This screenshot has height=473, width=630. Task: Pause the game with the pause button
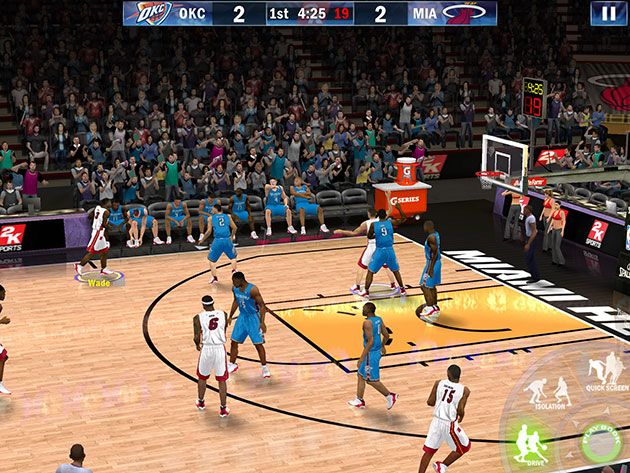[608, 13]
